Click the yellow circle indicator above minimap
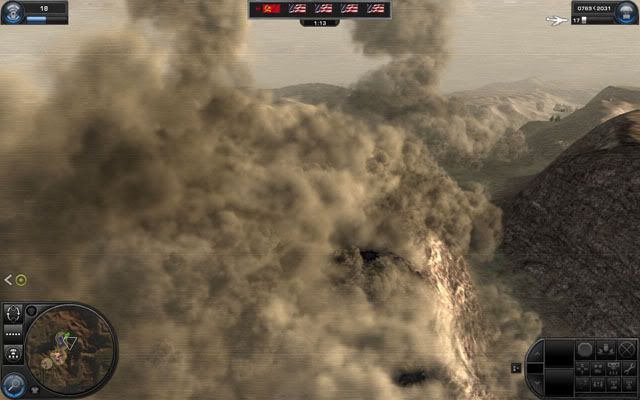This screenshot has width=640, height=400. coord(21,280)
